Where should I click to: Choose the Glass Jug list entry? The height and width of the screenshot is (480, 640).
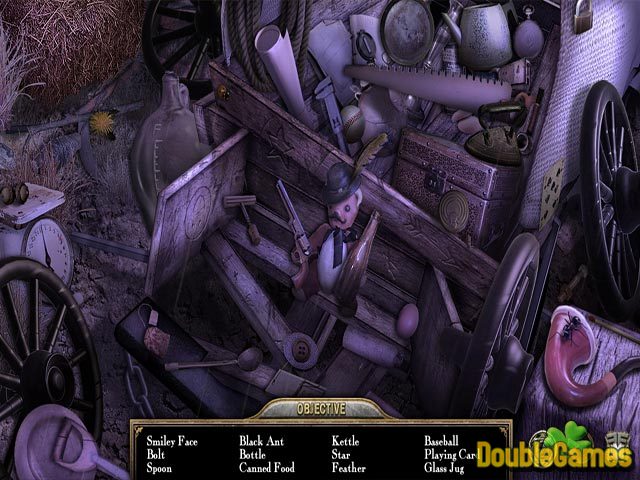click(x=446, y=467)
